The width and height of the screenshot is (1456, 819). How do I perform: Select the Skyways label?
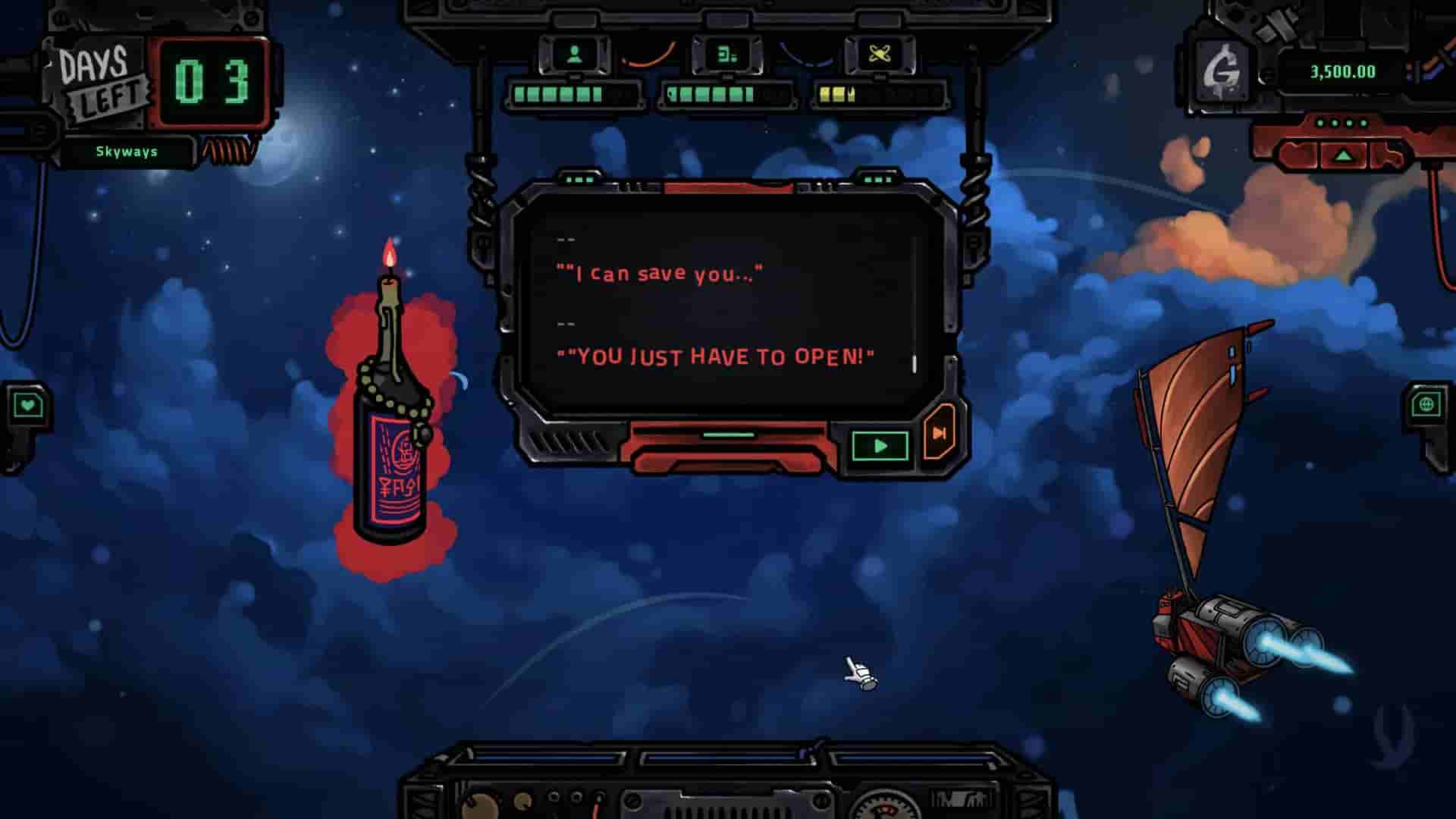tap(127, 151)
